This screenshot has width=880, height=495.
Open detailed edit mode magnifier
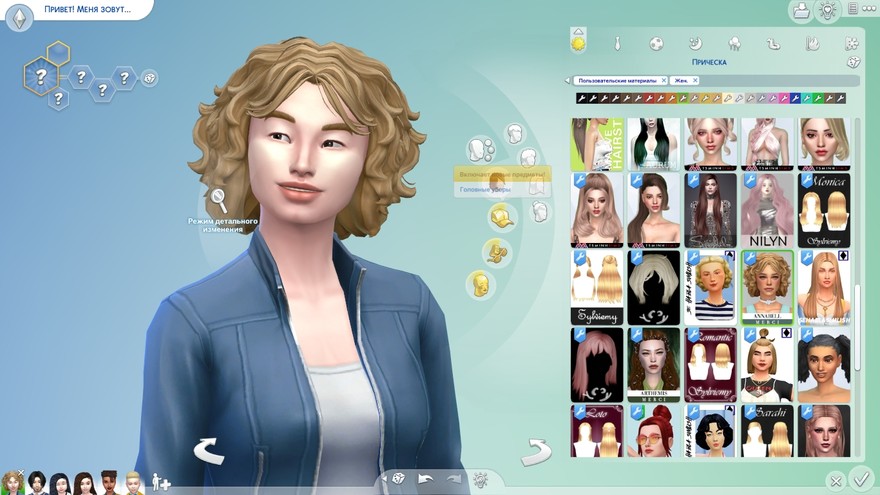pyautogui.click(x=216, y=201)
